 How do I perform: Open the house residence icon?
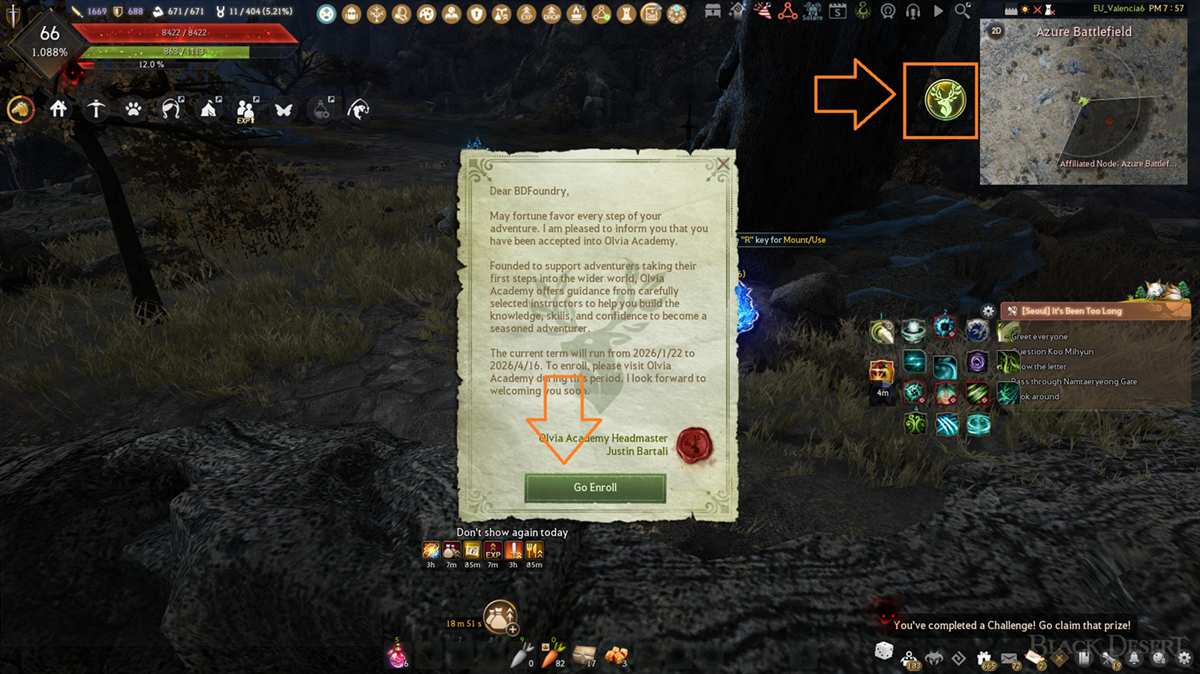point(58,109)
